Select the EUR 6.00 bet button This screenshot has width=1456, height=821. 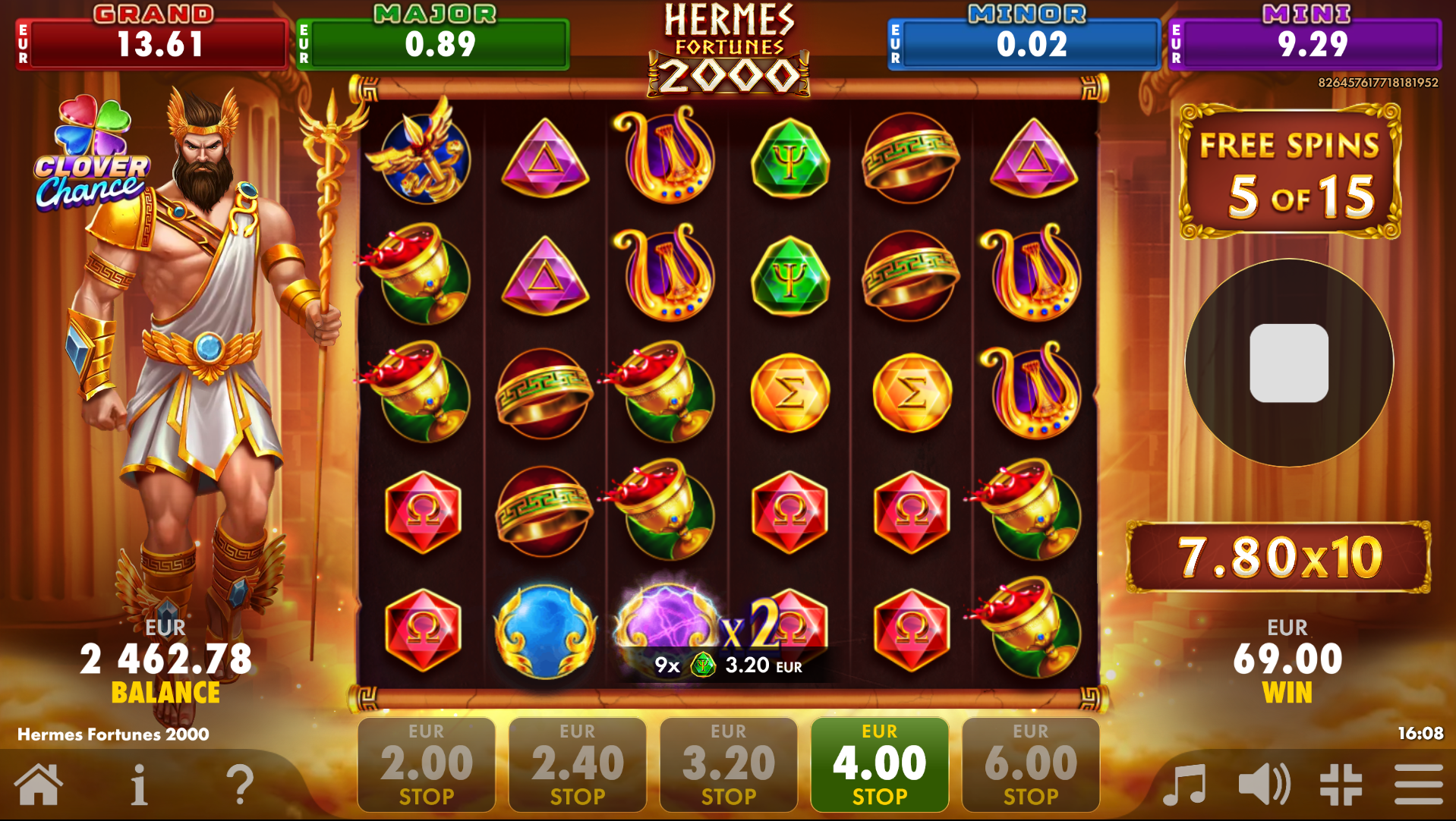click(x=1030, y=764)
